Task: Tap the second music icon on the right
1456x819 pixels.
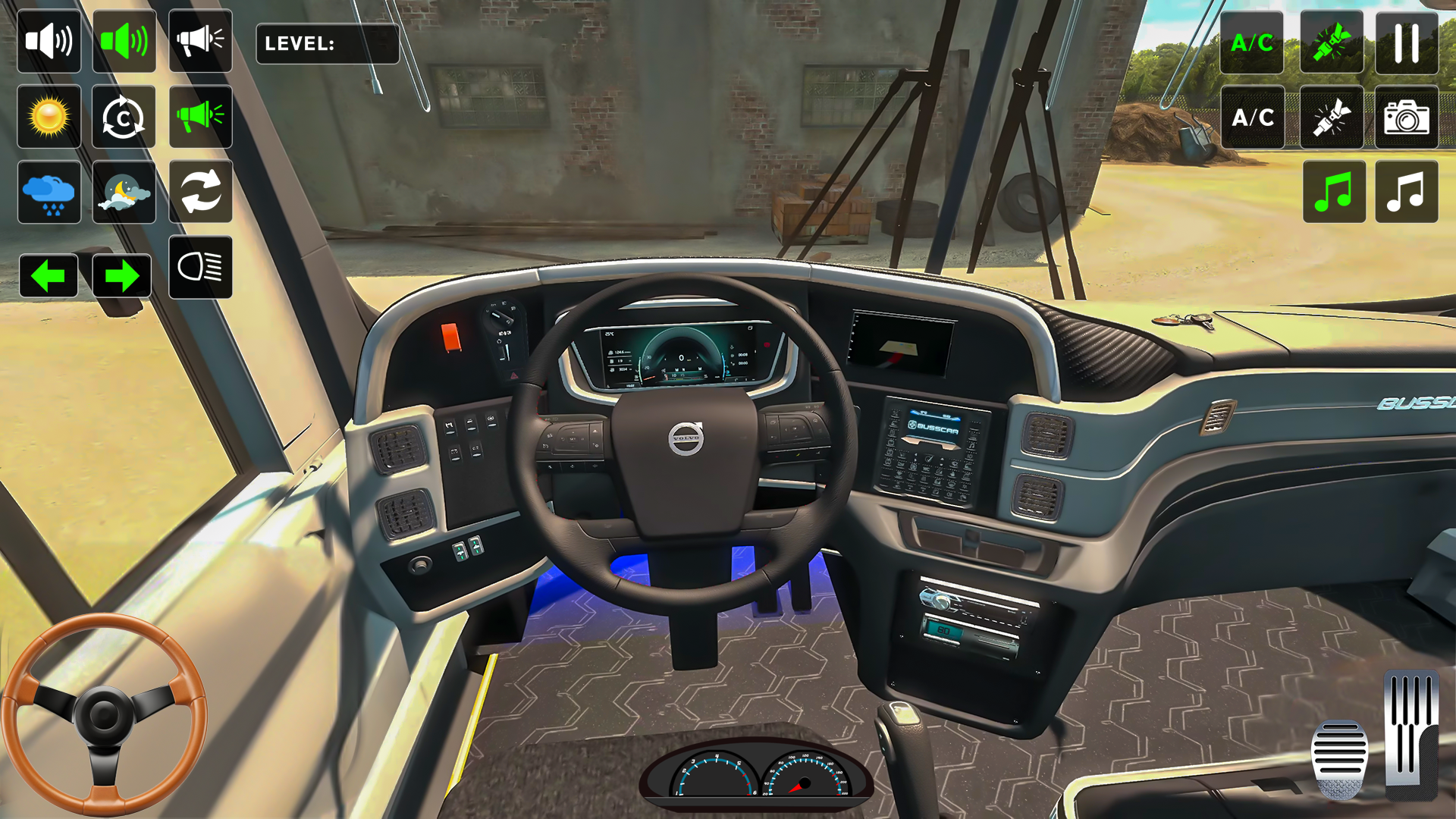Action: click(x=1407, y=193)
